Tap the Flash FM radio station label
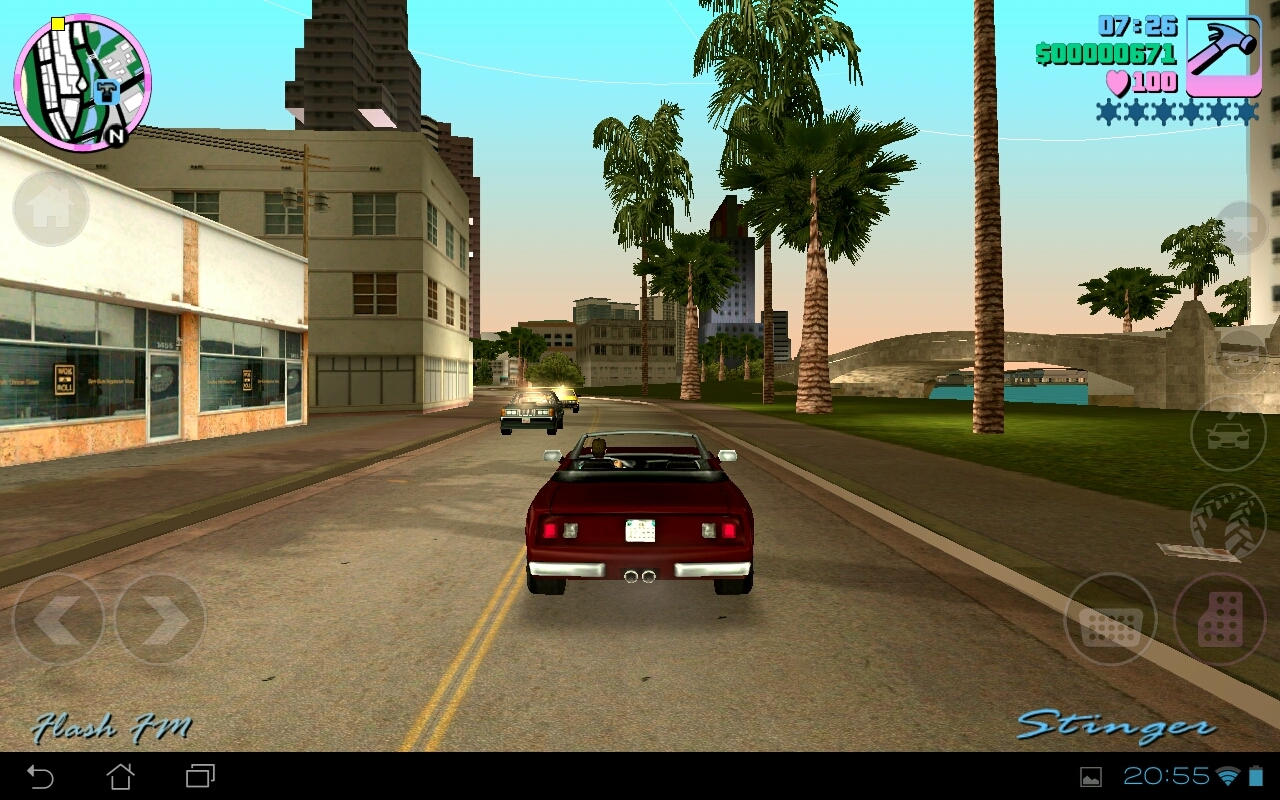 coord(112,728)
